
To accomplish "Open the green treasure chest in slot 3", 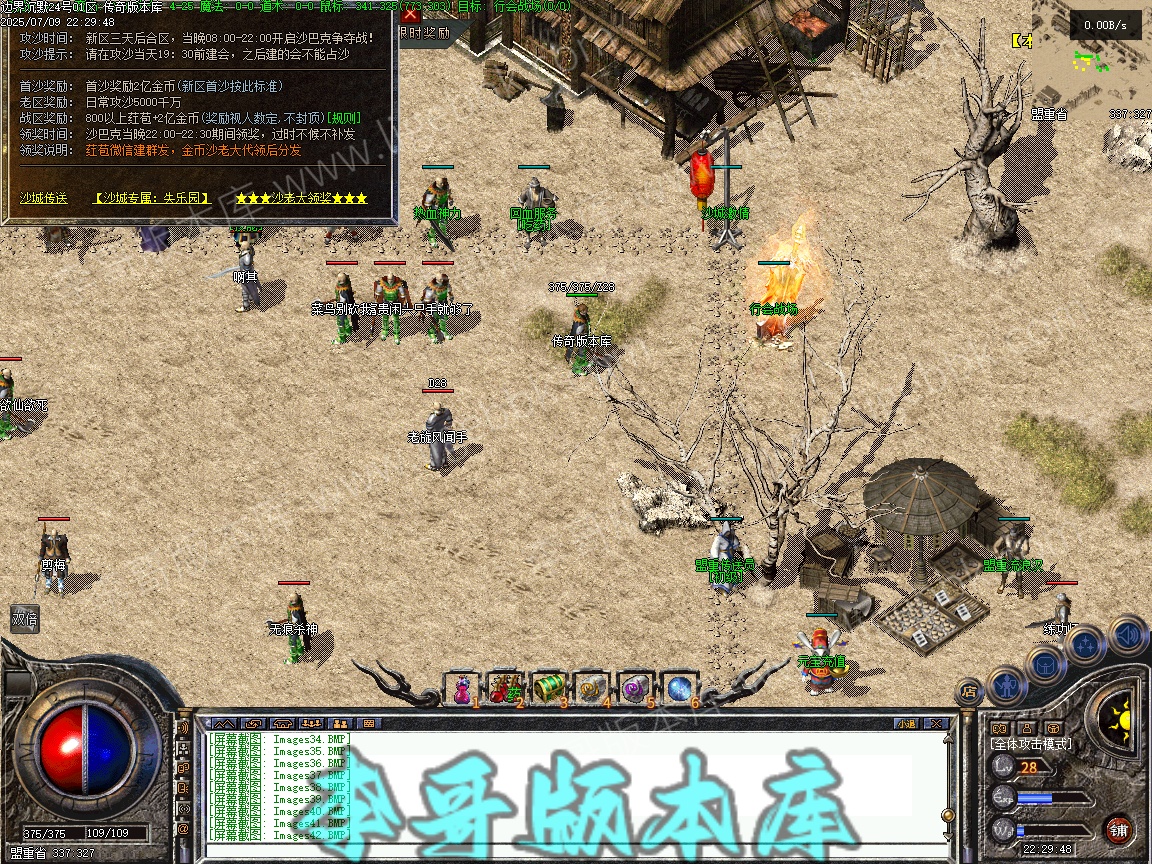I will pyautogui.click(x=549, y=689).
